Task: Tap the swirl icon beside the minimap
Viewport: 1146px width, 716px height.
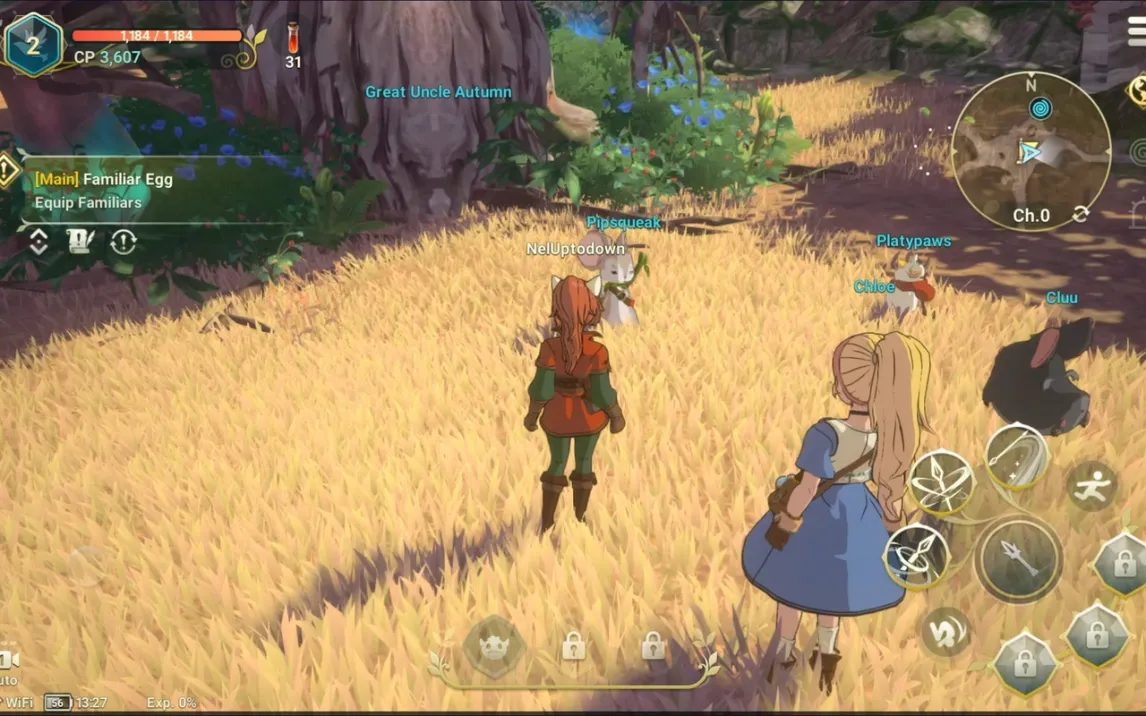Action: tap(1139, 151)
